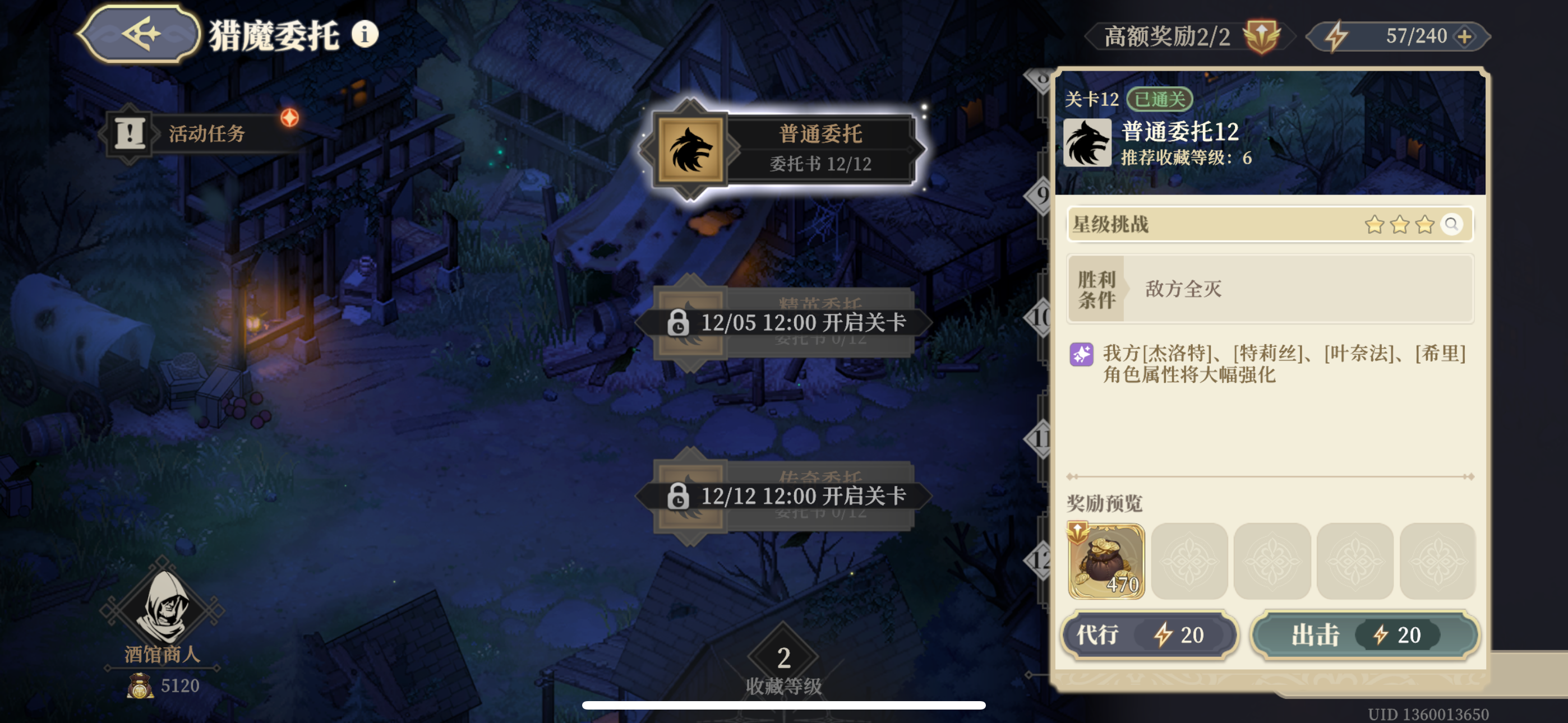The height and width of the screenshot is (723, 1568).
Task: Open star challenge details via magnifier icon
Action: [x=1455, y=225]
